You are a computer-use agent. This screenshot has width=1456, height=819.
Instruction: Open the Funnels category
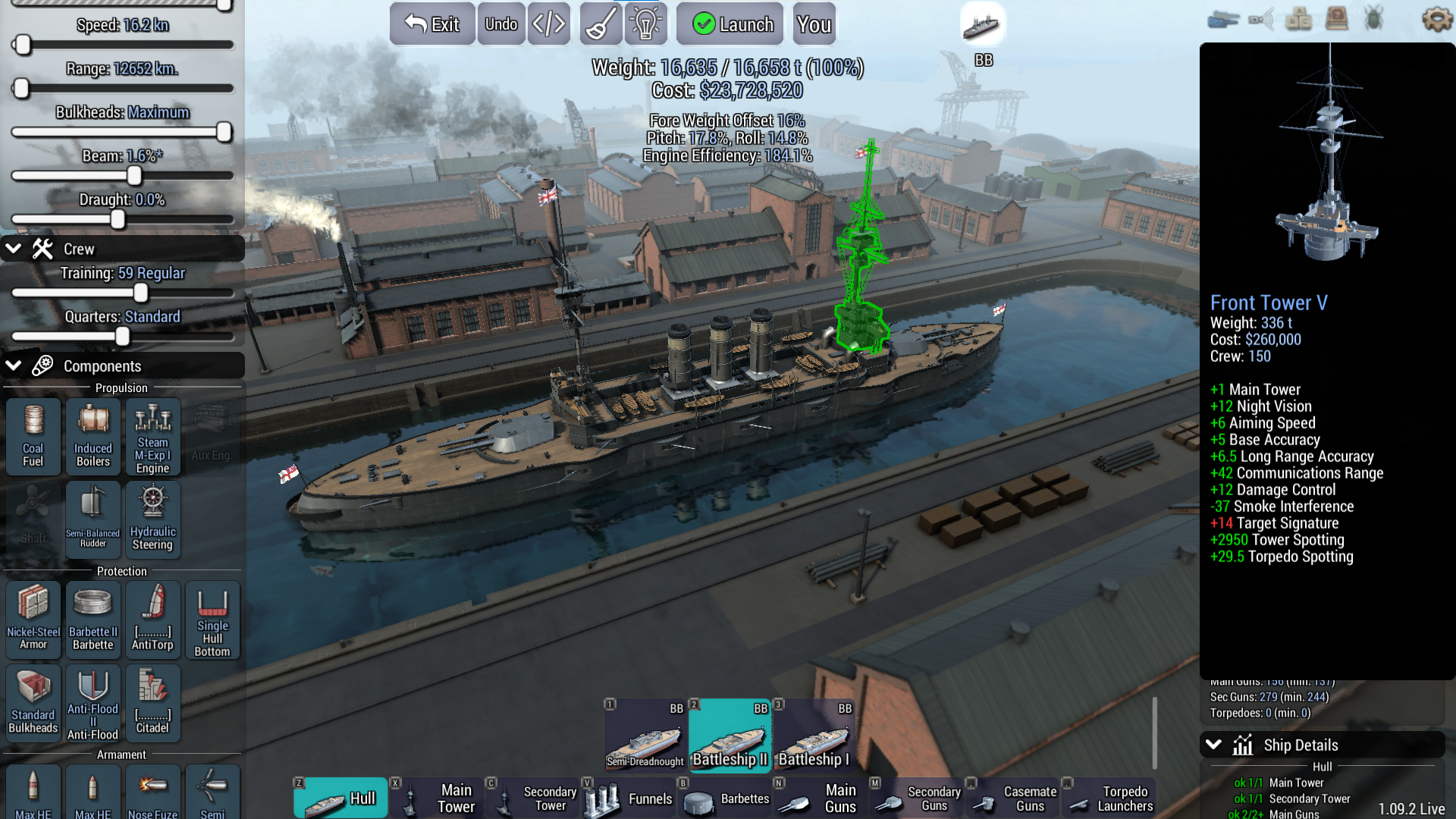click(629, 798)
